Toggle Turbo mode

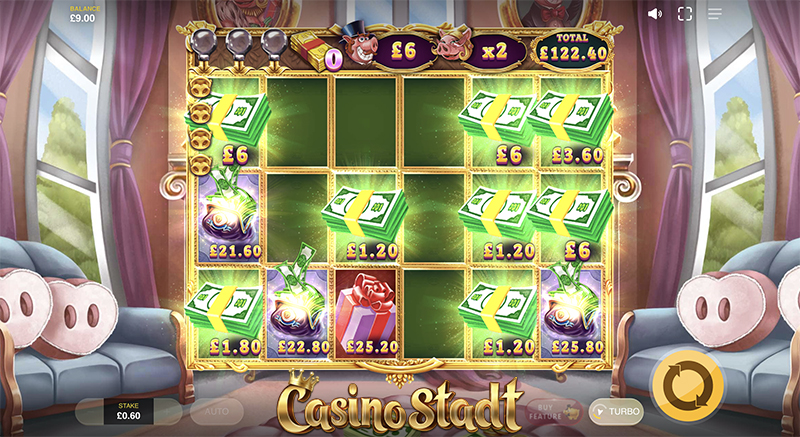pyautogui.click(x=616, y=411)
